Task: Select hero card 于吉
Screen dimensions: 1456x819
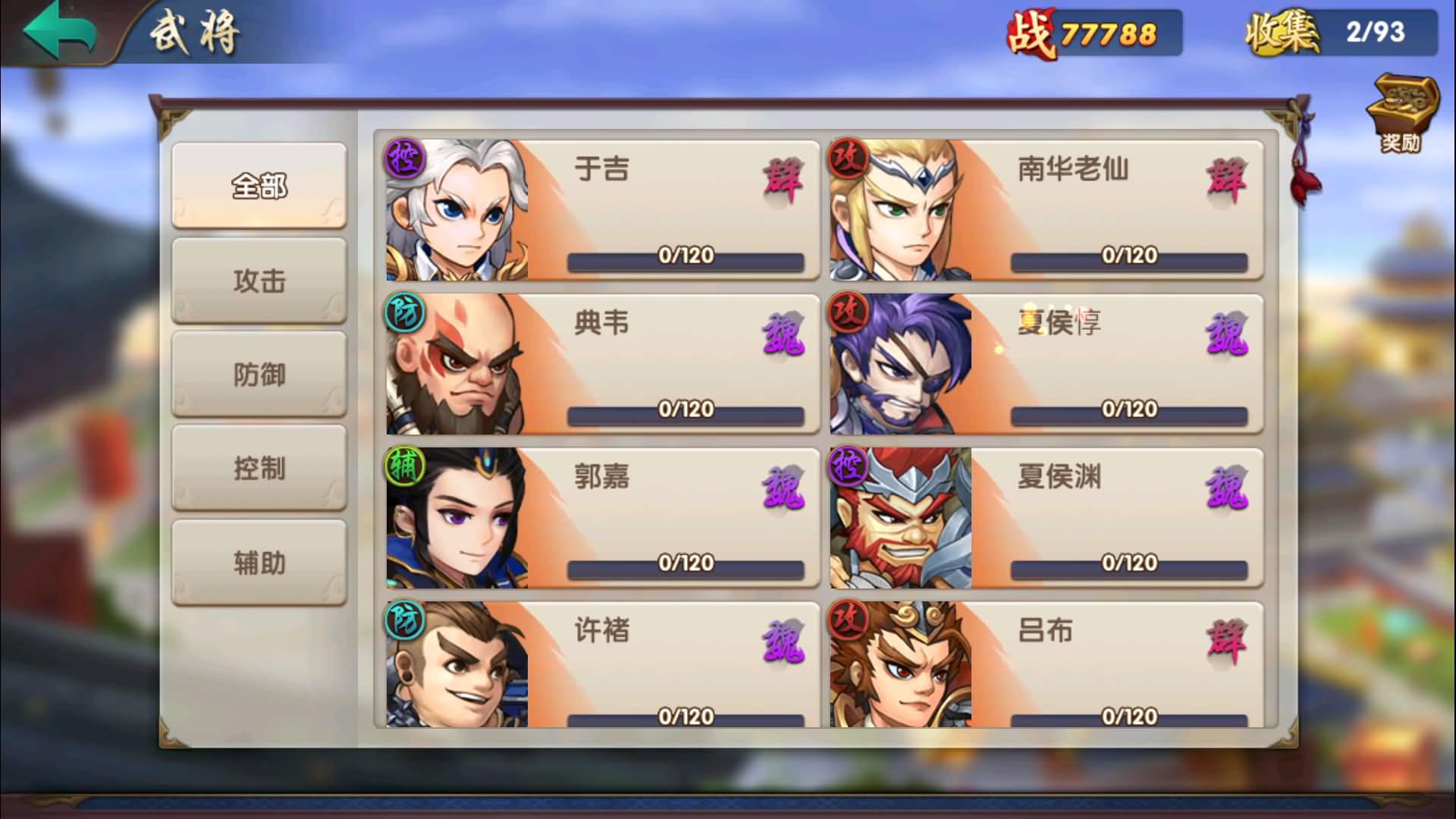Action: (602, 209)
